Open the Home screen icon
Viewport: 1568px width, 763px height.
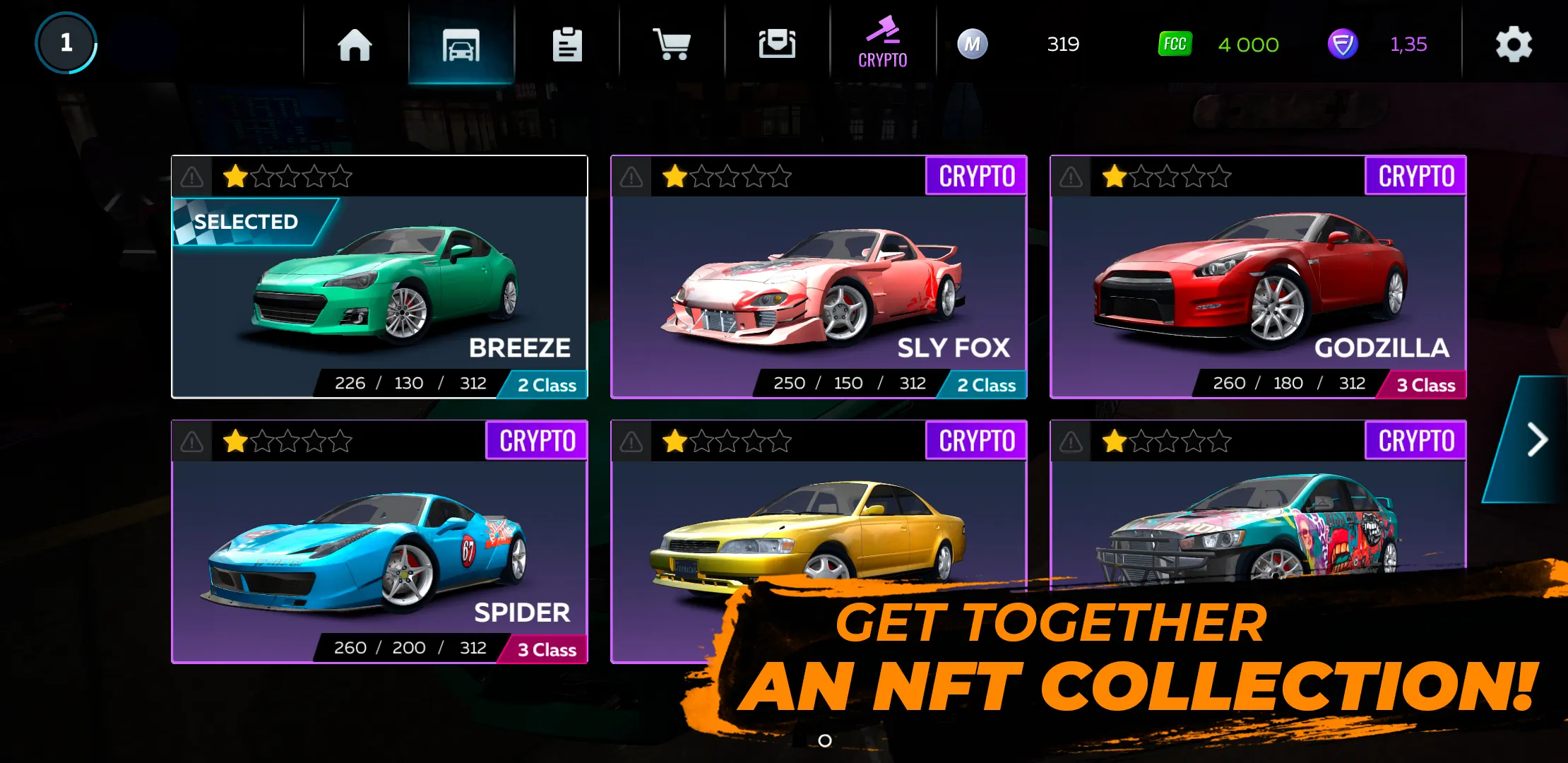coord(354,44)
